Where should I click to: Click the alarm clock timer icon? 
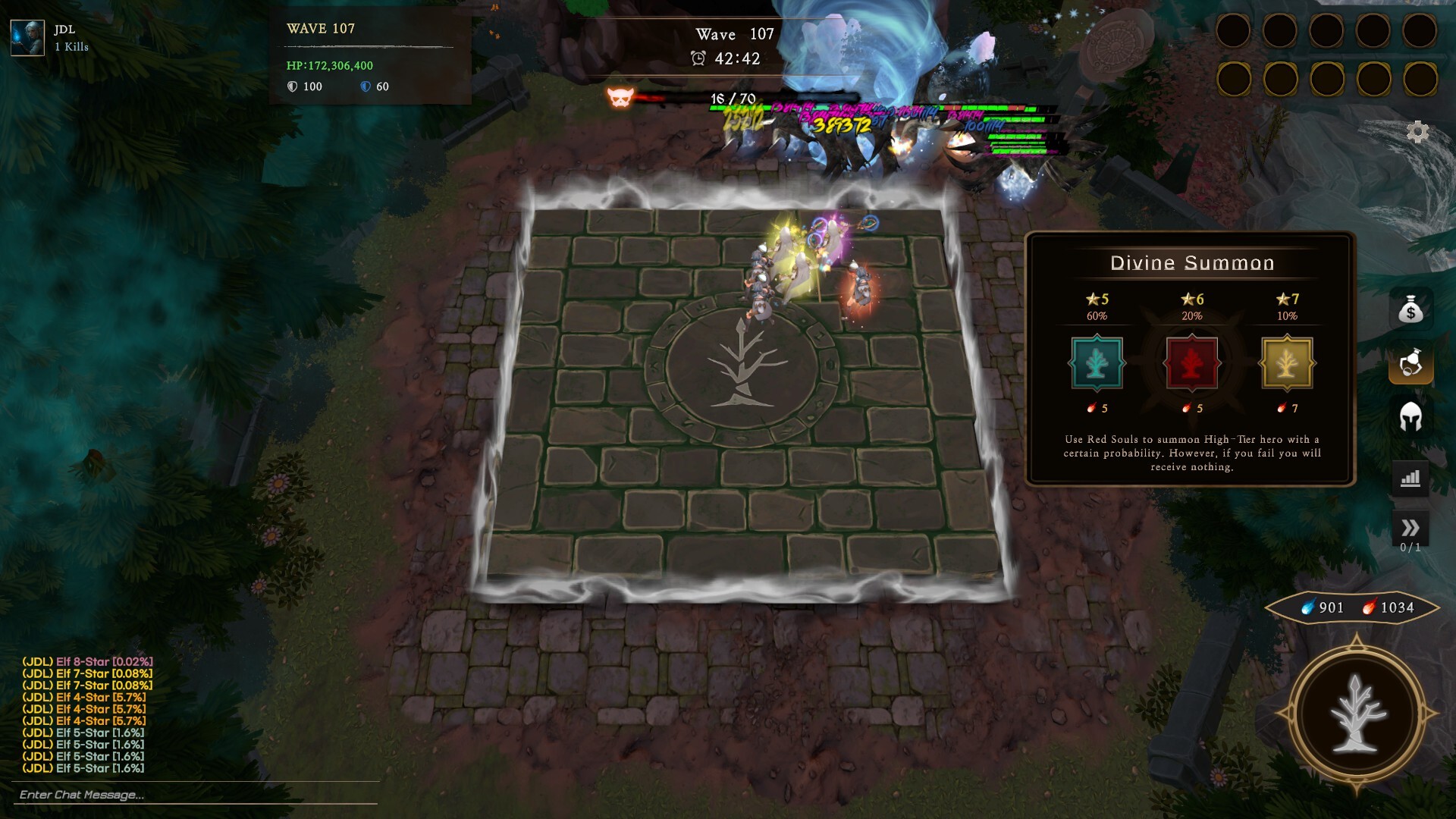[x=698, y=56]
